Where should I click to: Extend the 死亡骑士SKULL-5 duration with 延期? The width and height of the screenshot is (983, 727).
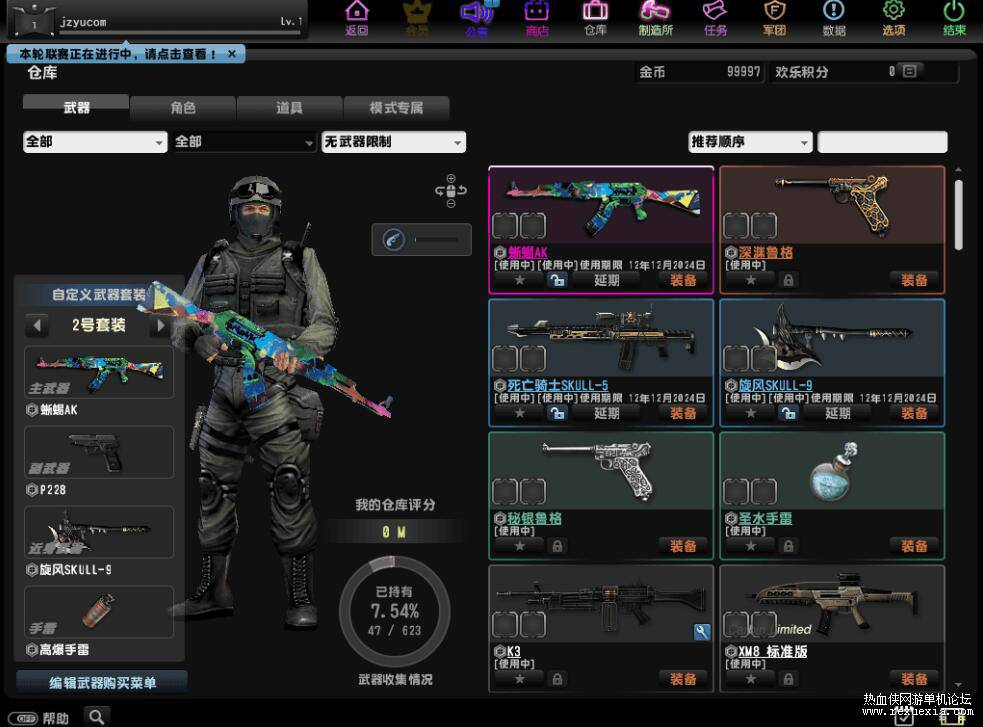point(607,413)
